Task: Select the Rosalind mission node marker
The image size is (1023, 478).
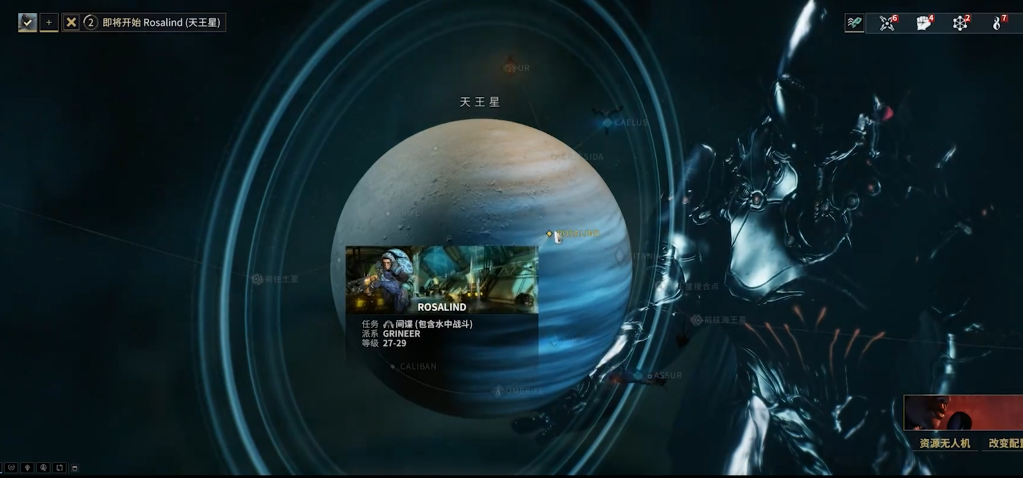Action: 549,234
